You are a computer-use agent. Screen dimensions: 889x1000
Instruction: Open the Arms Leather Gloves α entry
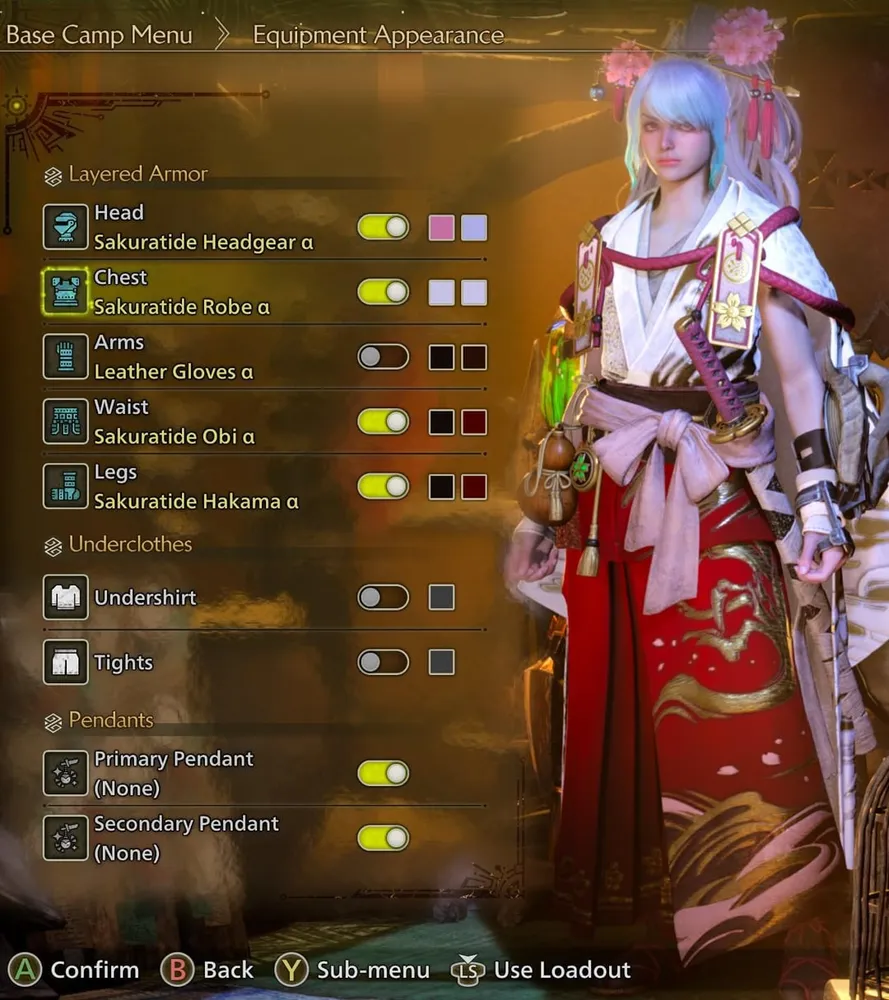pos(173,357)
